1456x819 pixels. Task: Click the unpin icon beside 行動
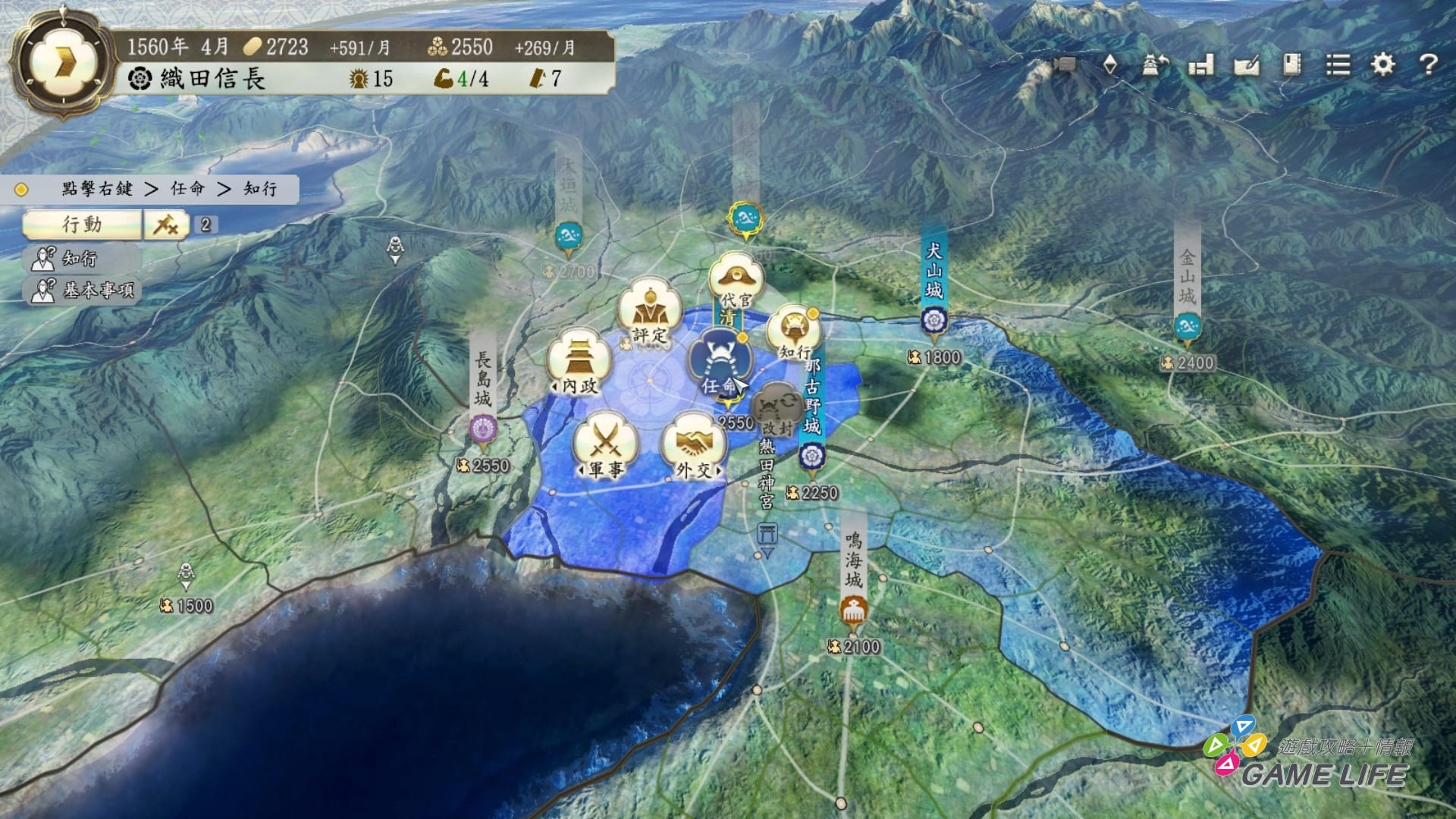click(x=166, y=224)
